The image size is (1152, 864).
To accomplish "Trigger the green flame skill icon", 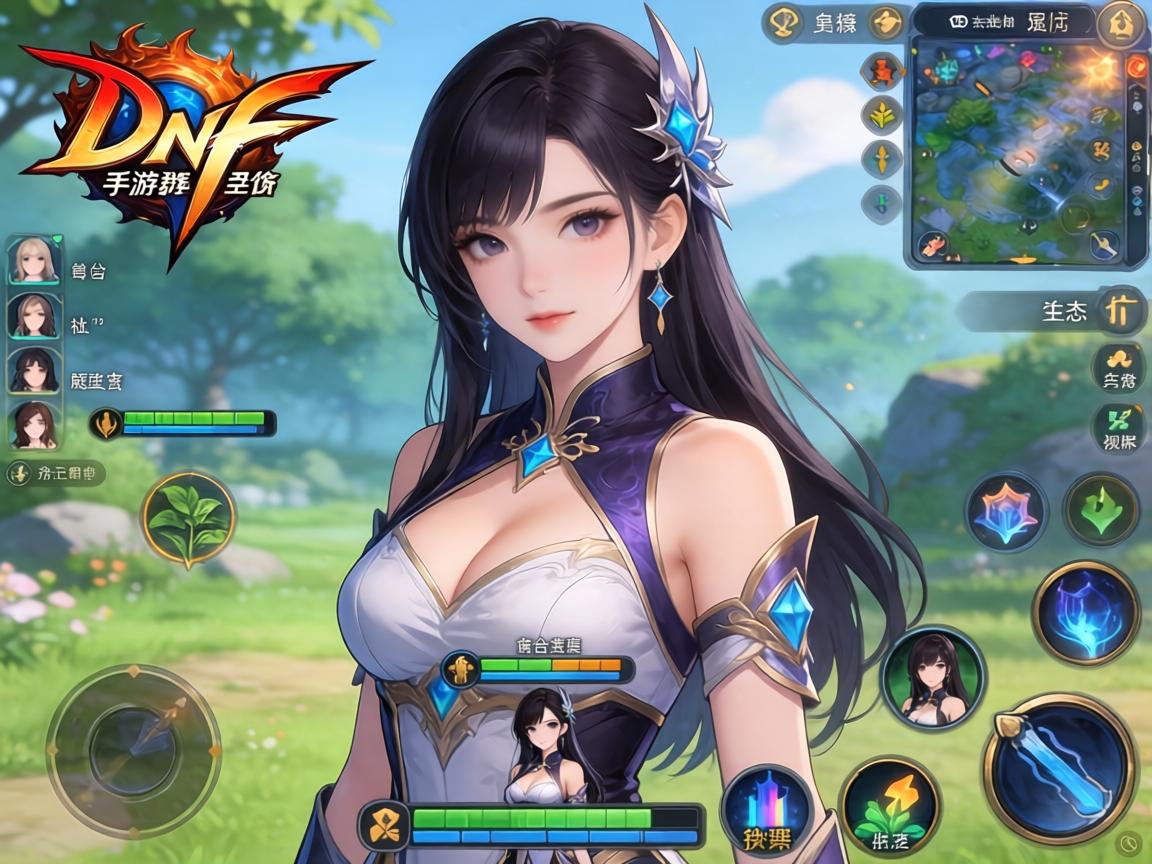I will tap(1100, 510).
